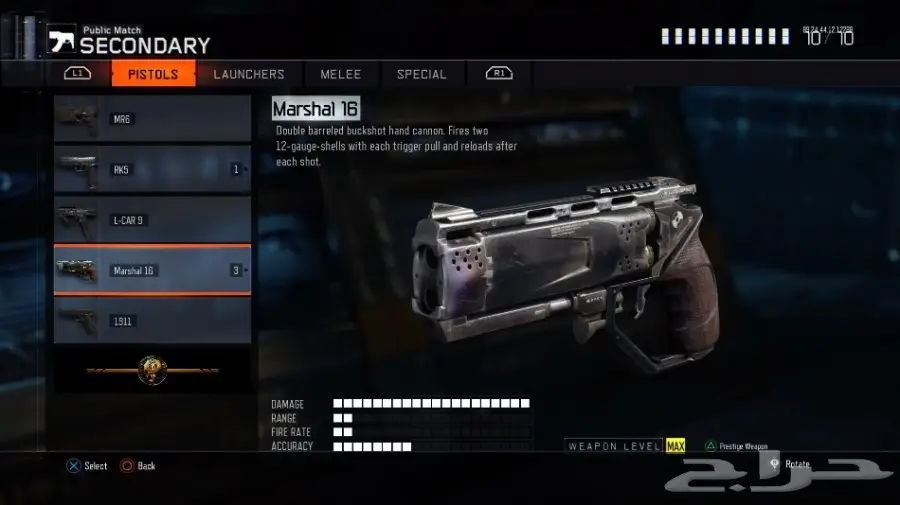
Task: Select the MR6 pistol
Action: point(152,119)
